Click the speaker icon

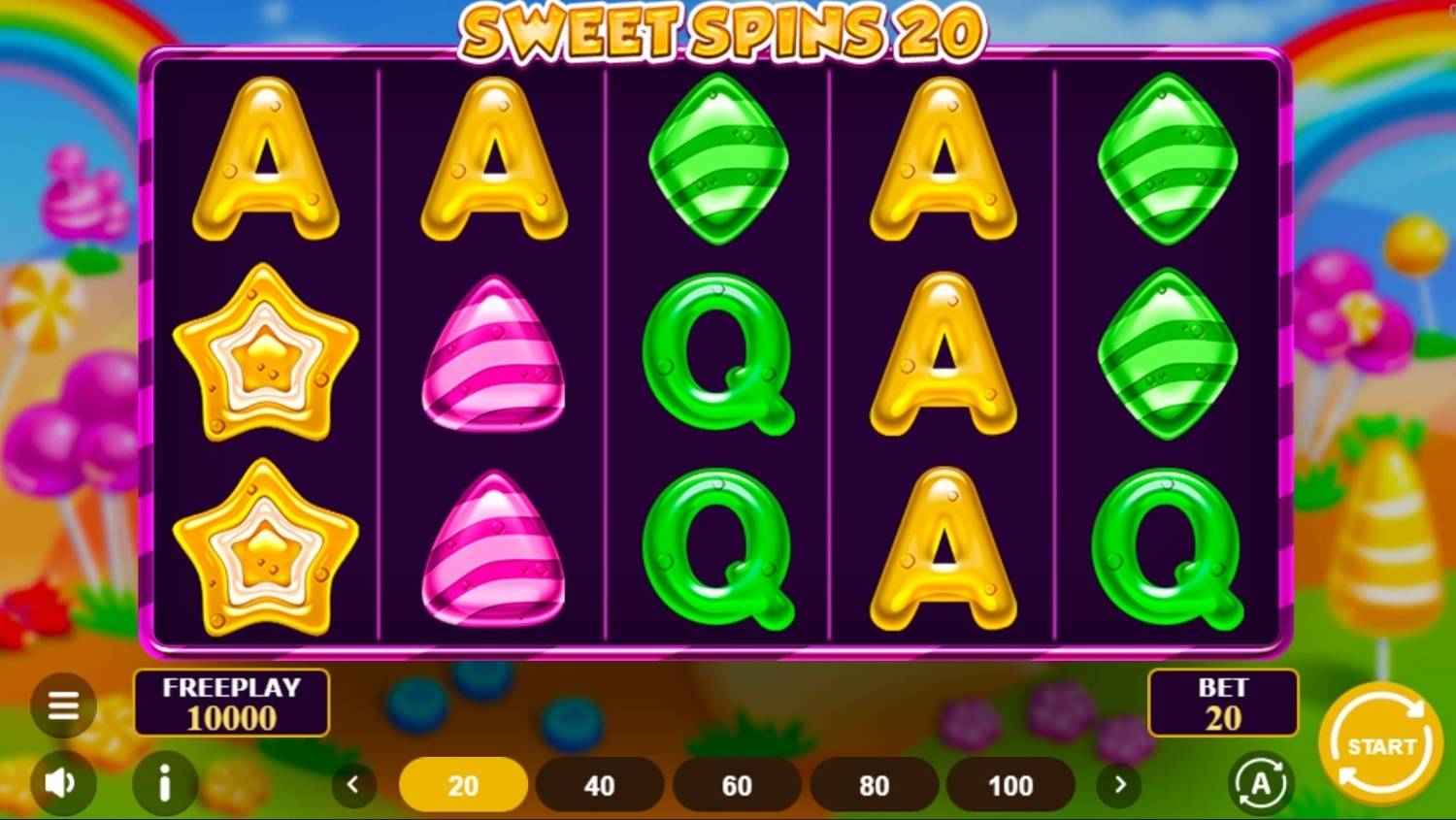(62, 783)
